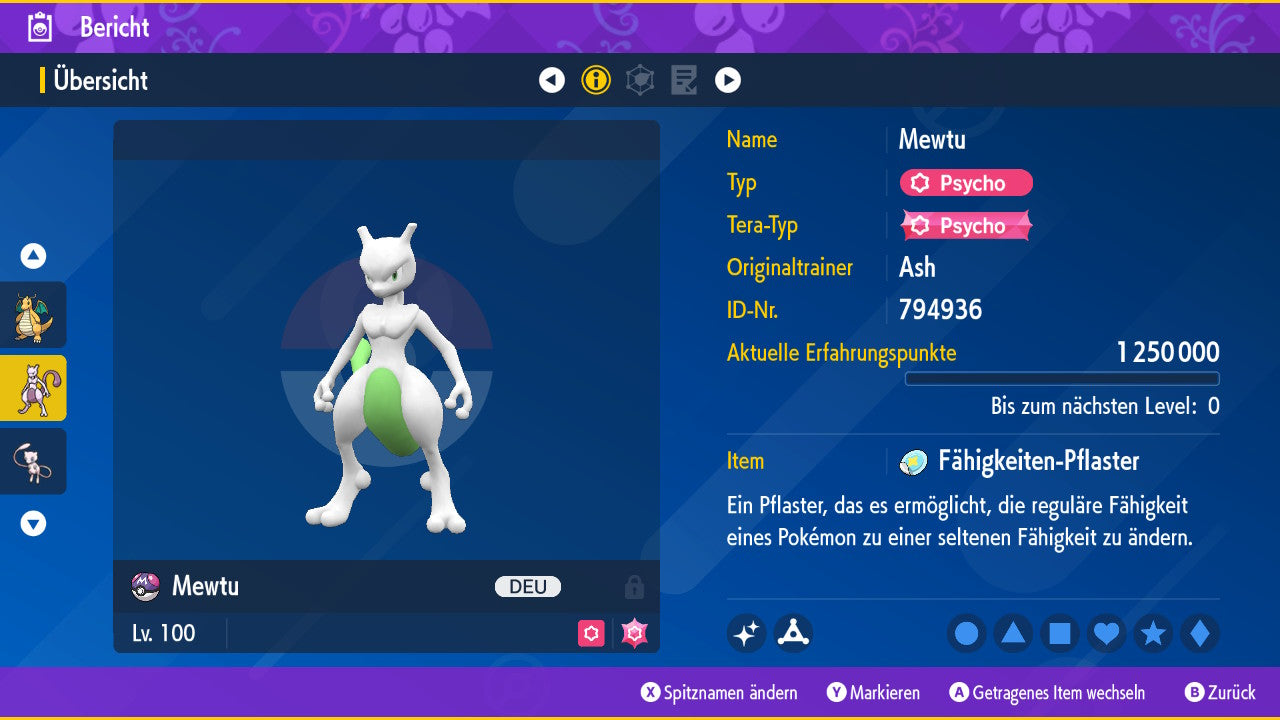Toggle the star marking
The height and width of the screenshot is (720, 1280).
(x=1153, y=633)
